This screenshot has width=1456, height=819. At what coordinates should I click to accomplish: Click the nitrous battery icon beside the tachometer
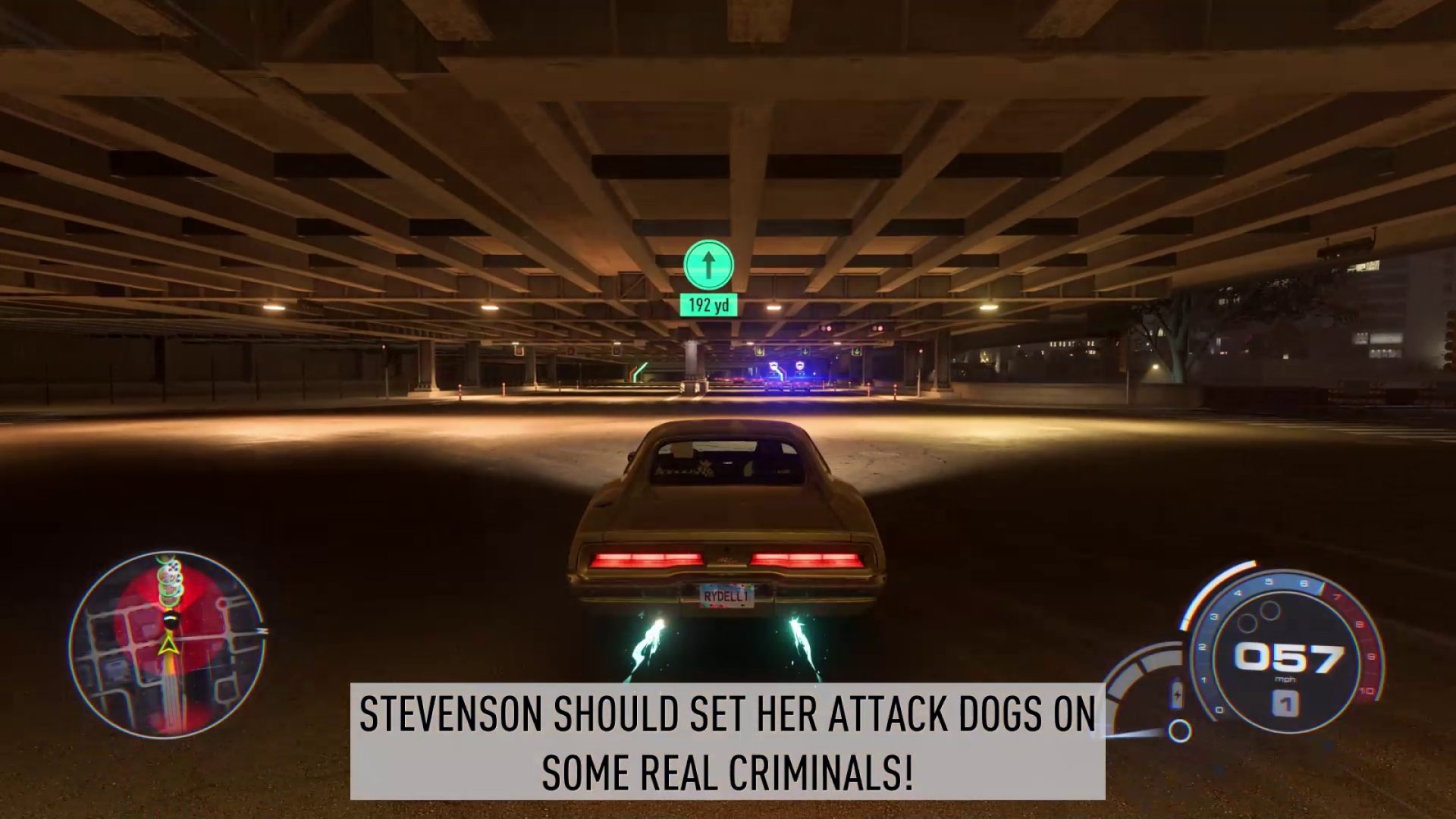pyautogui.click(x=1177, y=694)
